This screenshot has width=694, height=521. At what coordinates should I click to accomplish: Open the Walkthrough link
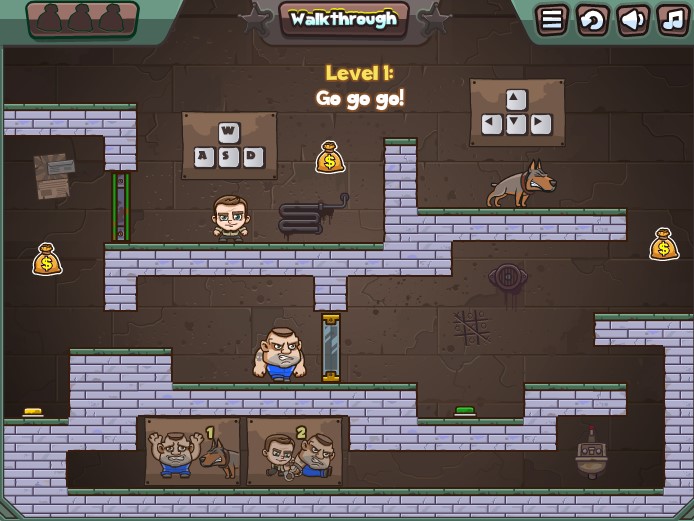(x=343, y=19)
